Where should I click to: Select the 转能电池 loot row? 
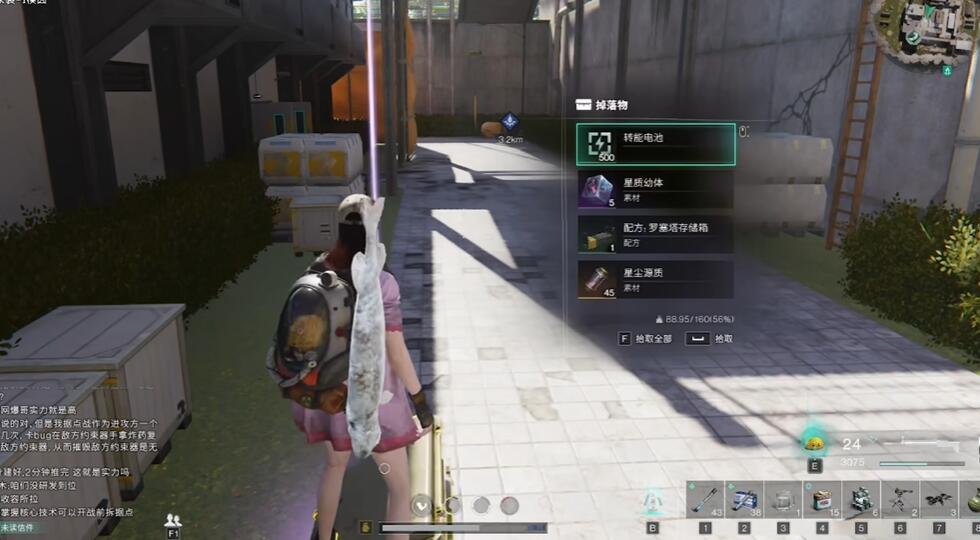(655, 145)
